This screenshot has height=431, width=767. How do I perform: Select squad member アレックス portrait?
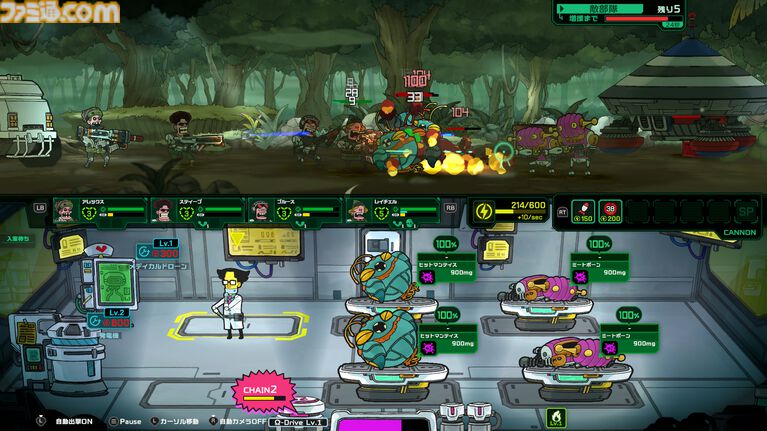point(66,210)
